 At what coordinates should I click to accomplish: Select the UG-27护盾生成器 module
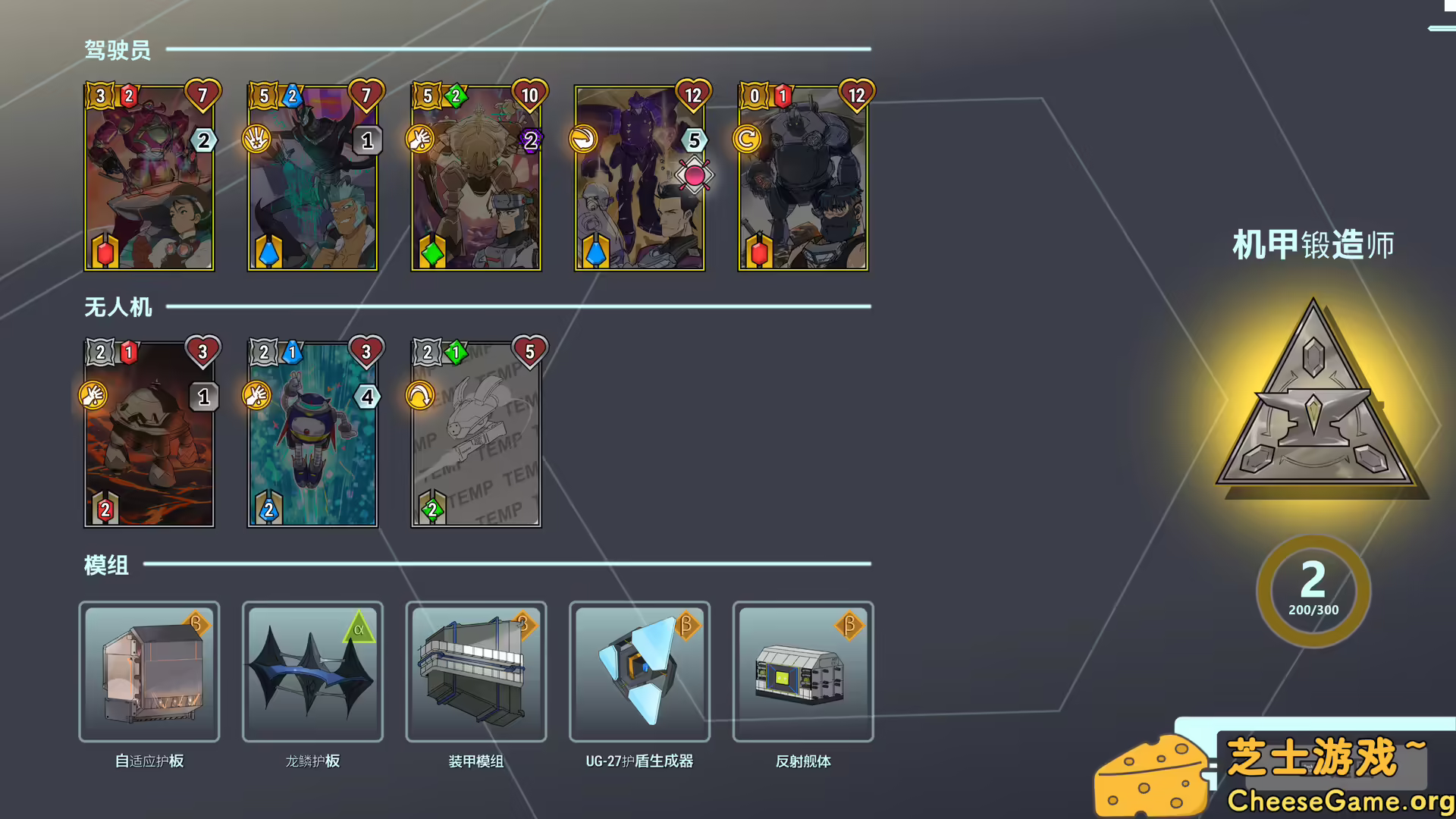(x=639, y=673)
